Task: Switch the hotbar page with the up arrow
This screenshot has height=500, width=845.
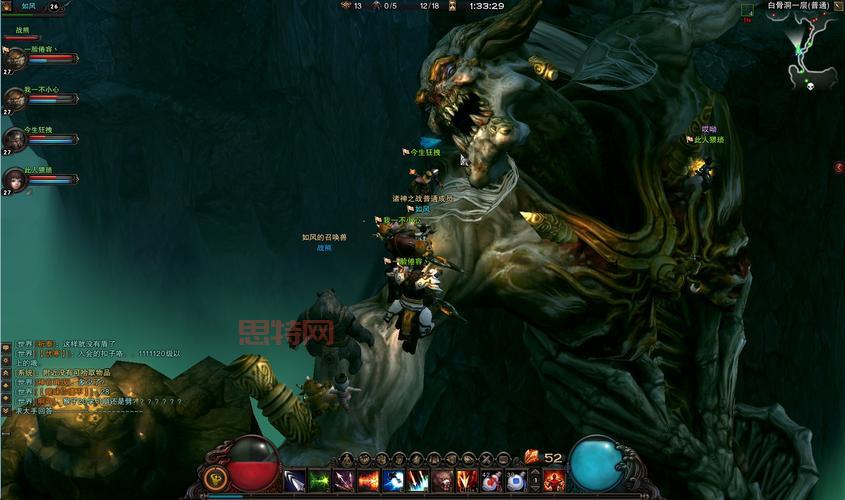Action: pos(534,471)
